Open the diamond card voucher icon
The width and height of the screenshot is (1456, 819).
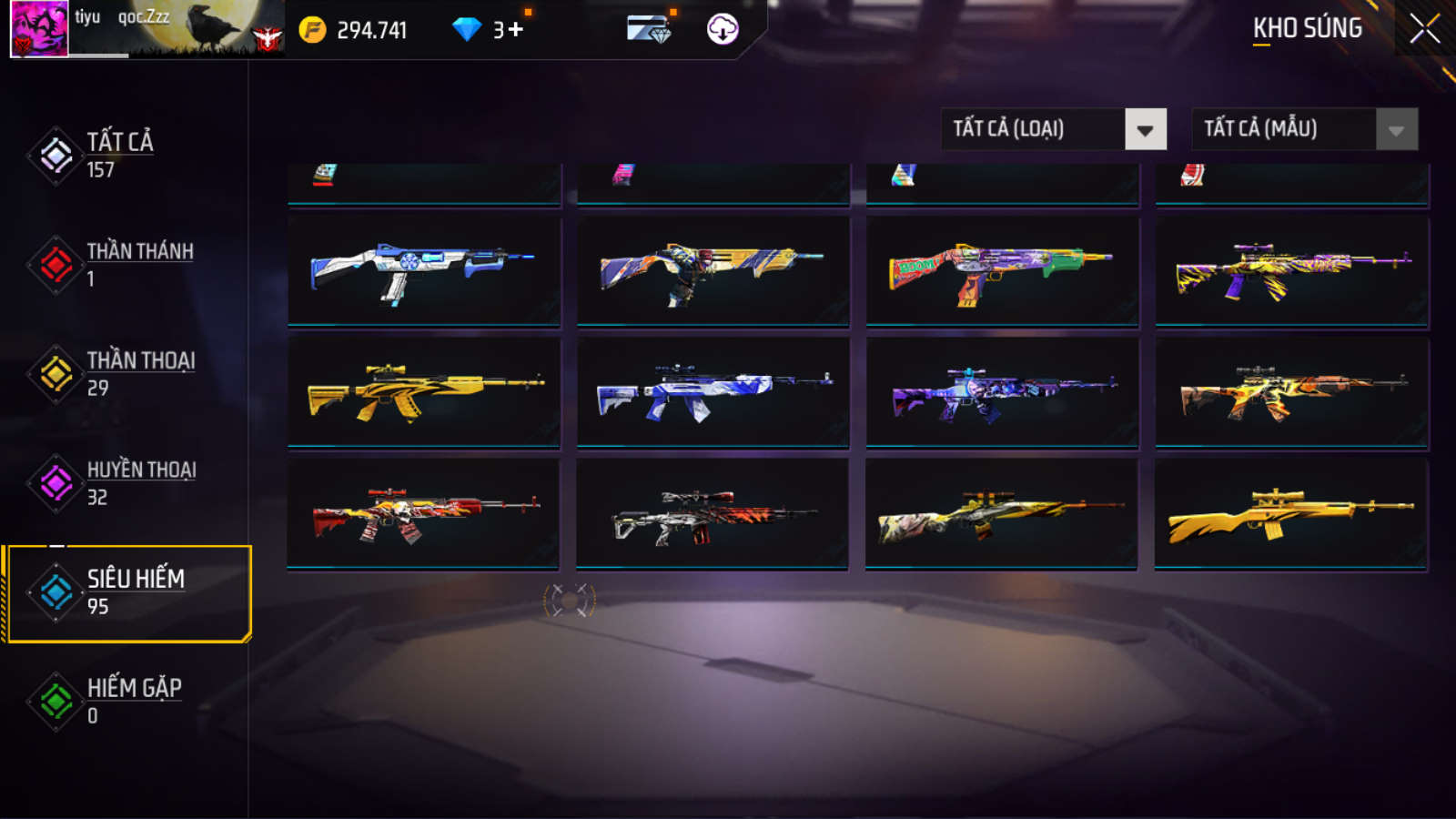(x=649, y=29)
